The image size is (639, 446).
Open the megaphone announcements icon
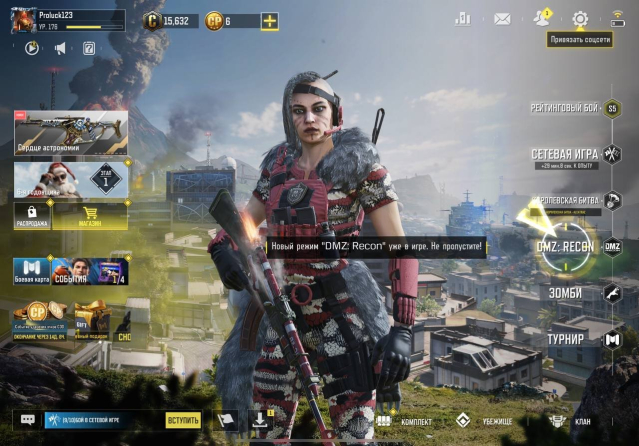click(x=60, y=48)
